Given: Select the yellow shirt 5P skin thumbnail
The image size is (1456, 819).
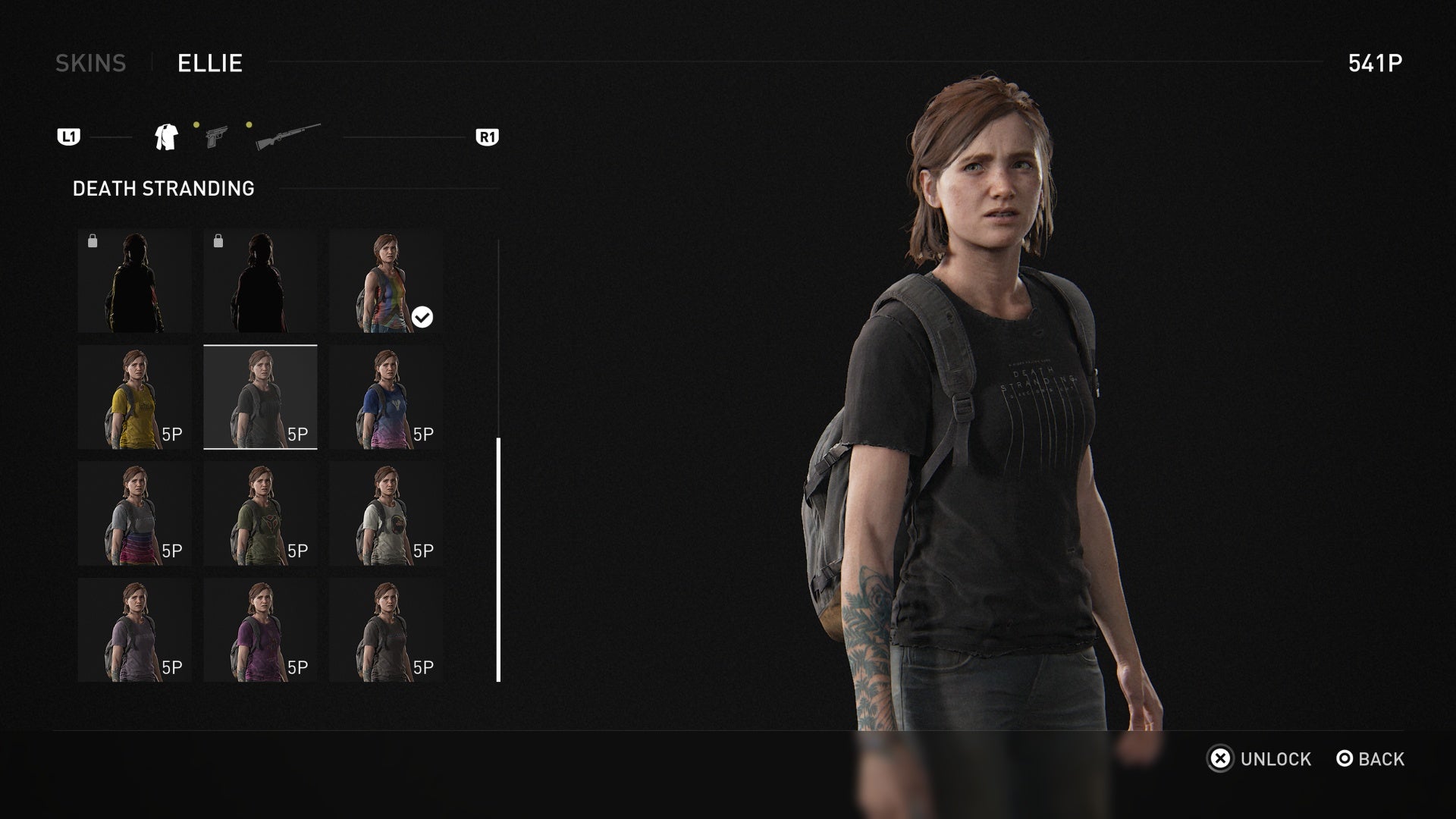Looking at the screenshot, I should tap(133, 398).
